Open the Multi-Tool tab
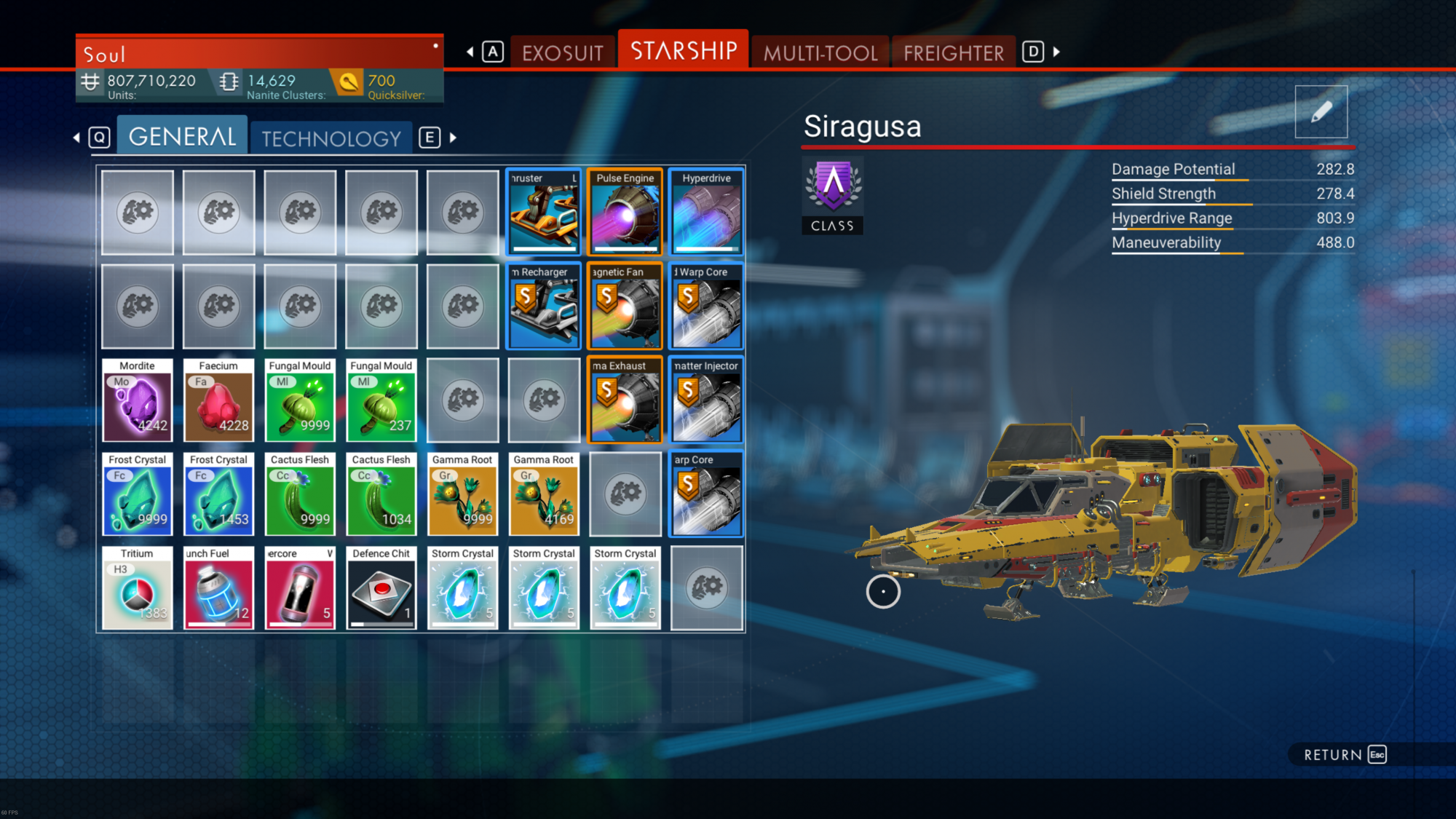This screenshot has width=1456, height=819. [820, 52]
